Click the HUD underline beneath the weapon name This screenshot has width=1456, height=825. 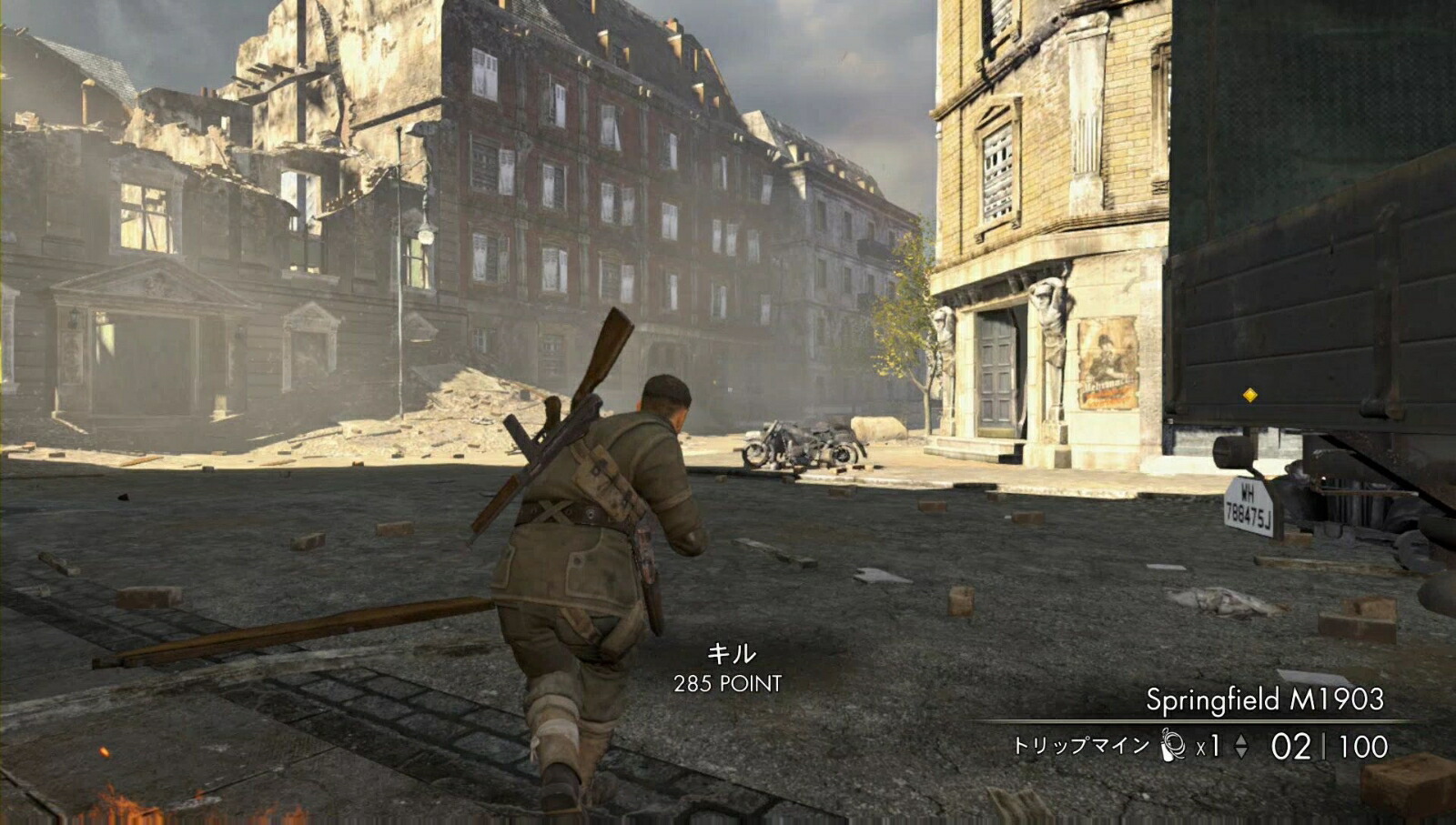pyautogui.click(x=1228, y=721)
